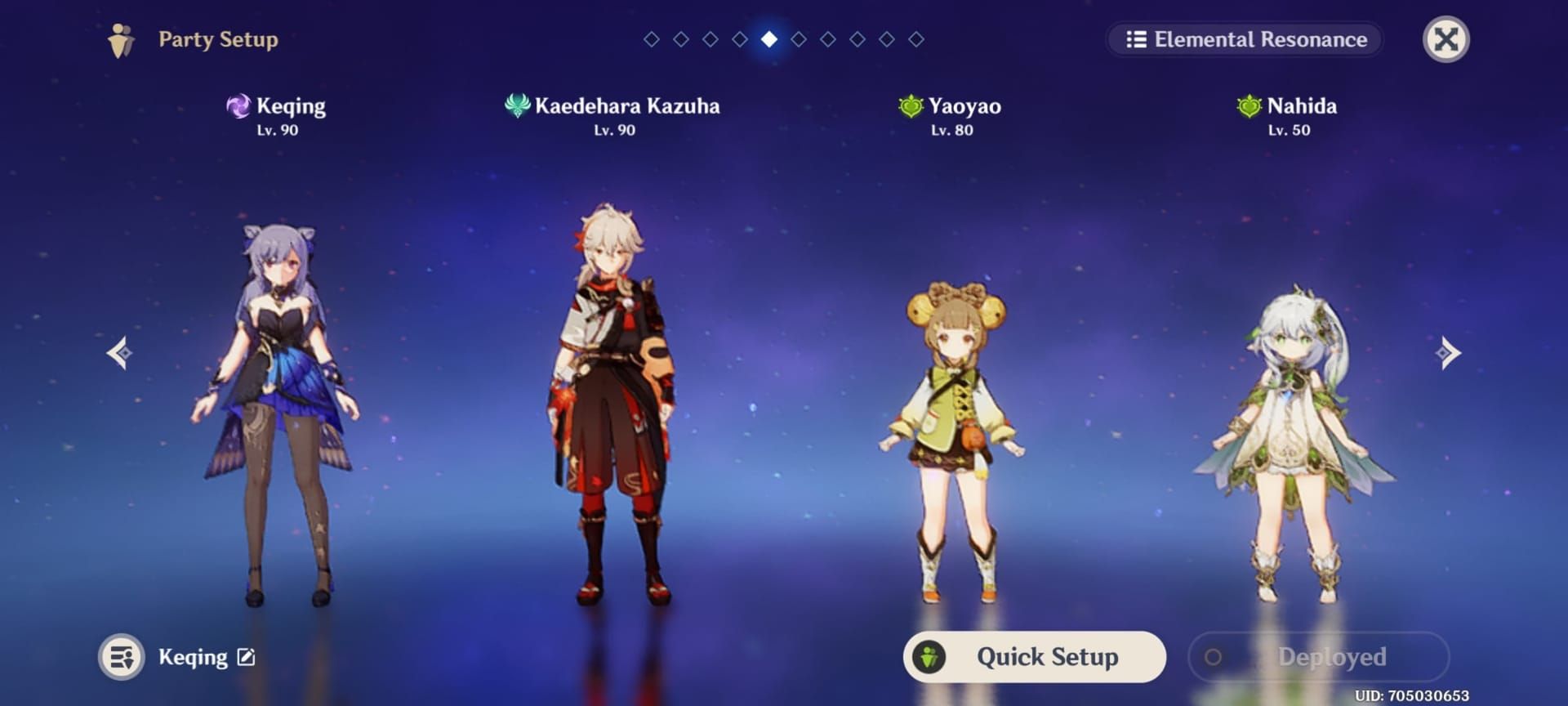Select the highlighted filled page indicator diamond

click(x=768, y=38)
